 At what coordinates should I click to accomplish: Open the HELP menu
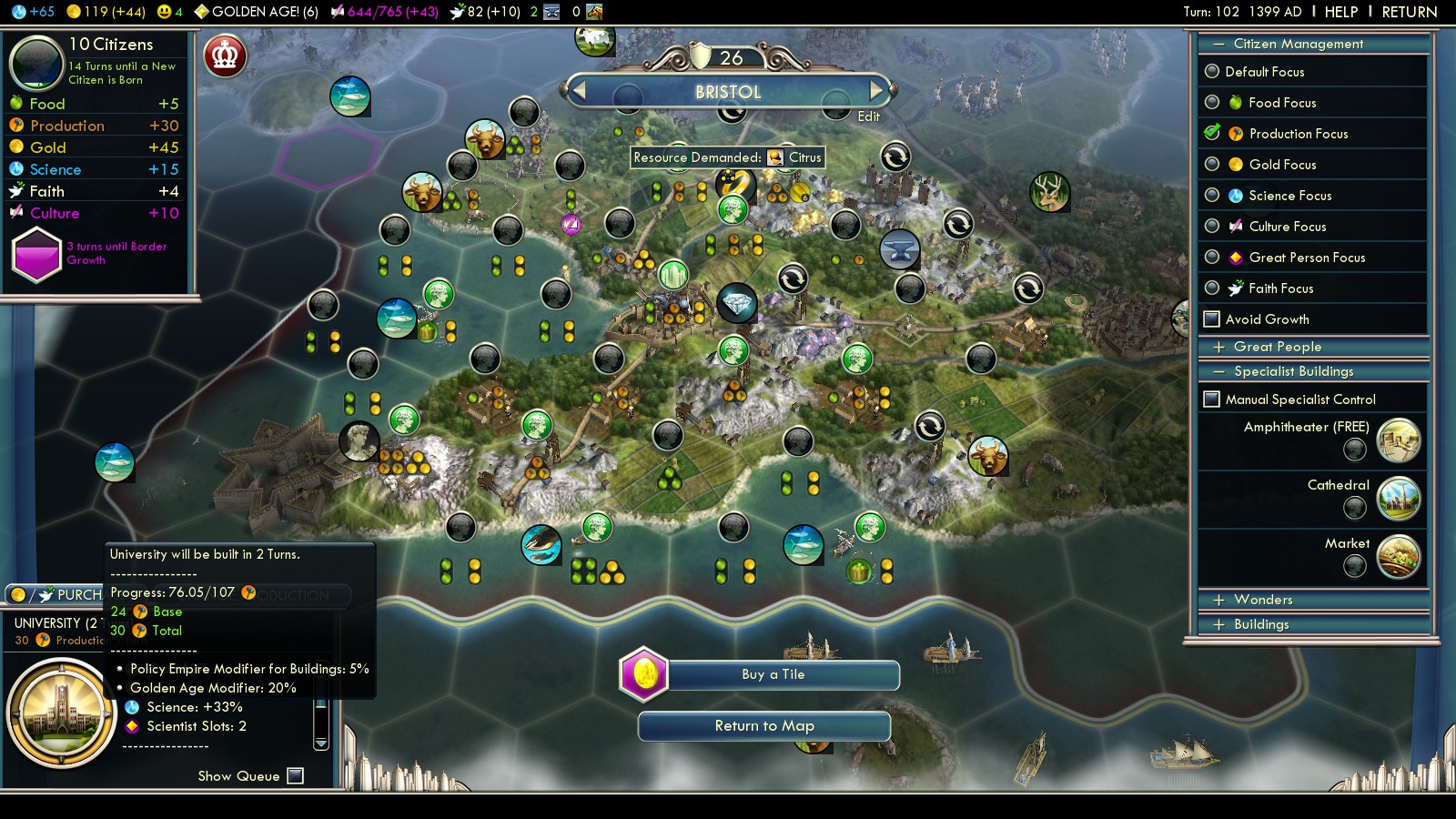[x=1340, y=12]
